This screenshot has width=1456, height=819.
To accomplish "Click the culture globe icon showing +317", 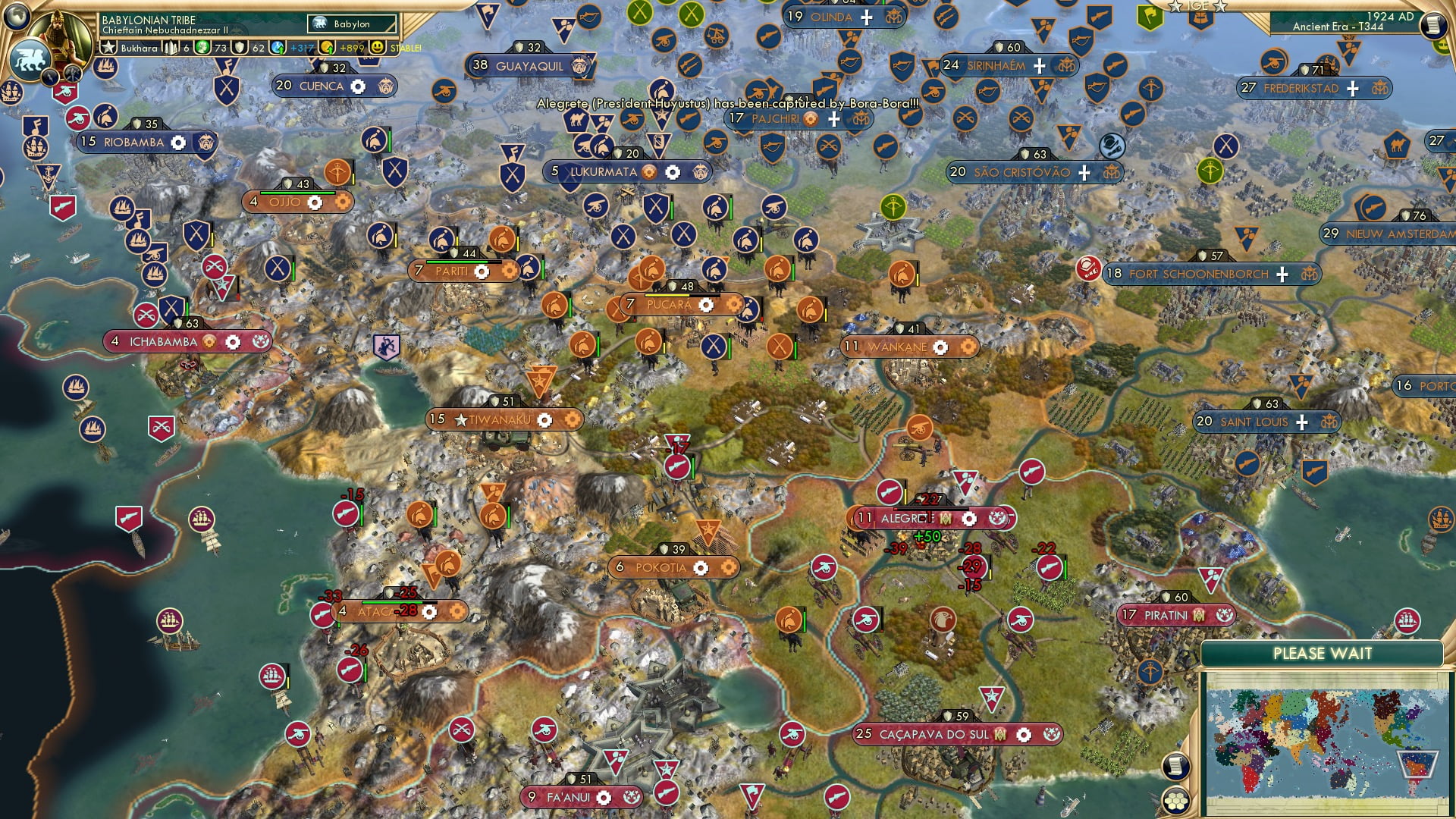I will click(279, 48).
